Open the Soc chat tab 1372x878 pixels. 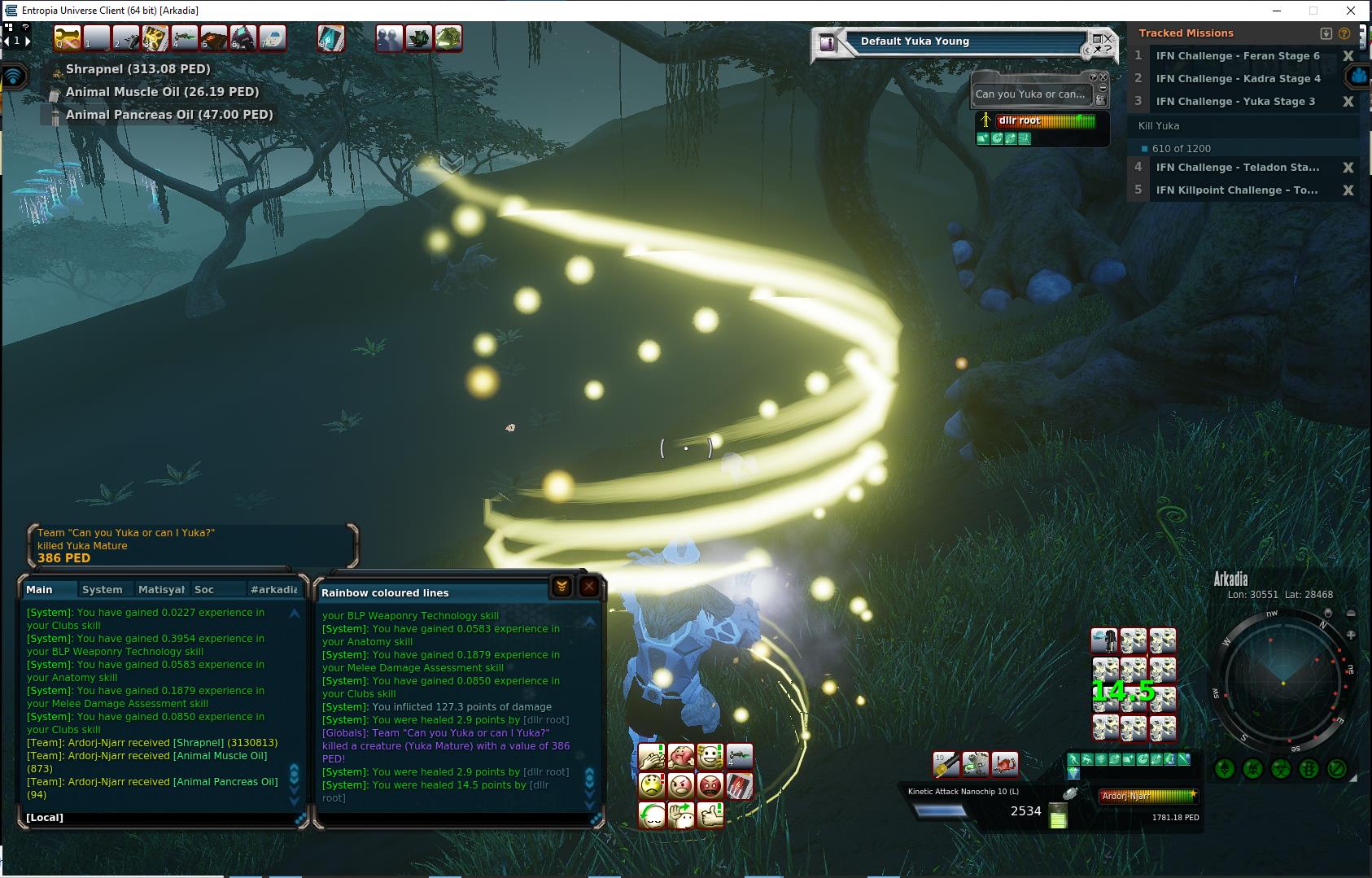[x=204, y=589]
